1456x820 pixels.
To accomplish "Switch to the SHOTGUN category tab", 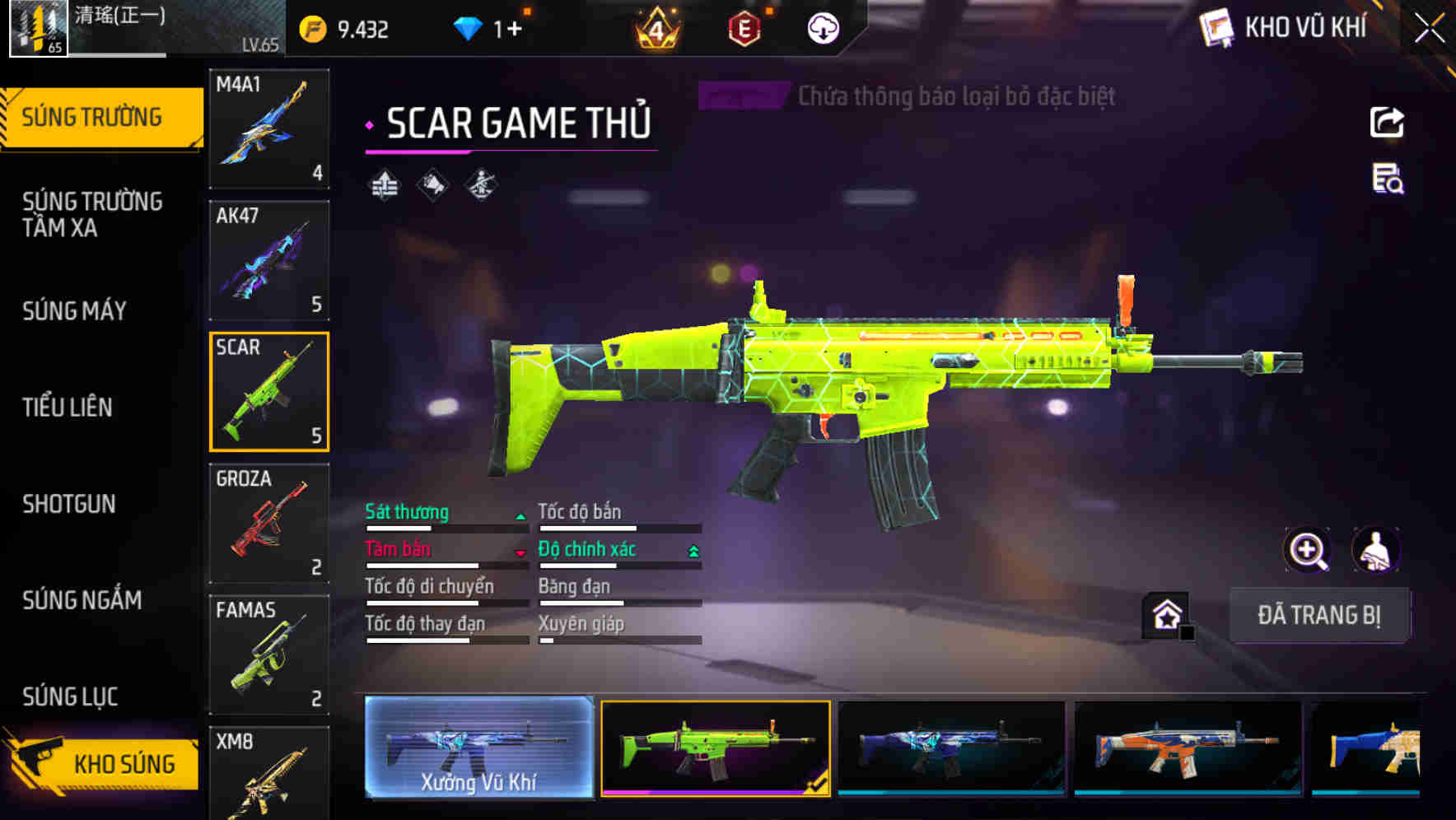I will [x=71, y=504].
